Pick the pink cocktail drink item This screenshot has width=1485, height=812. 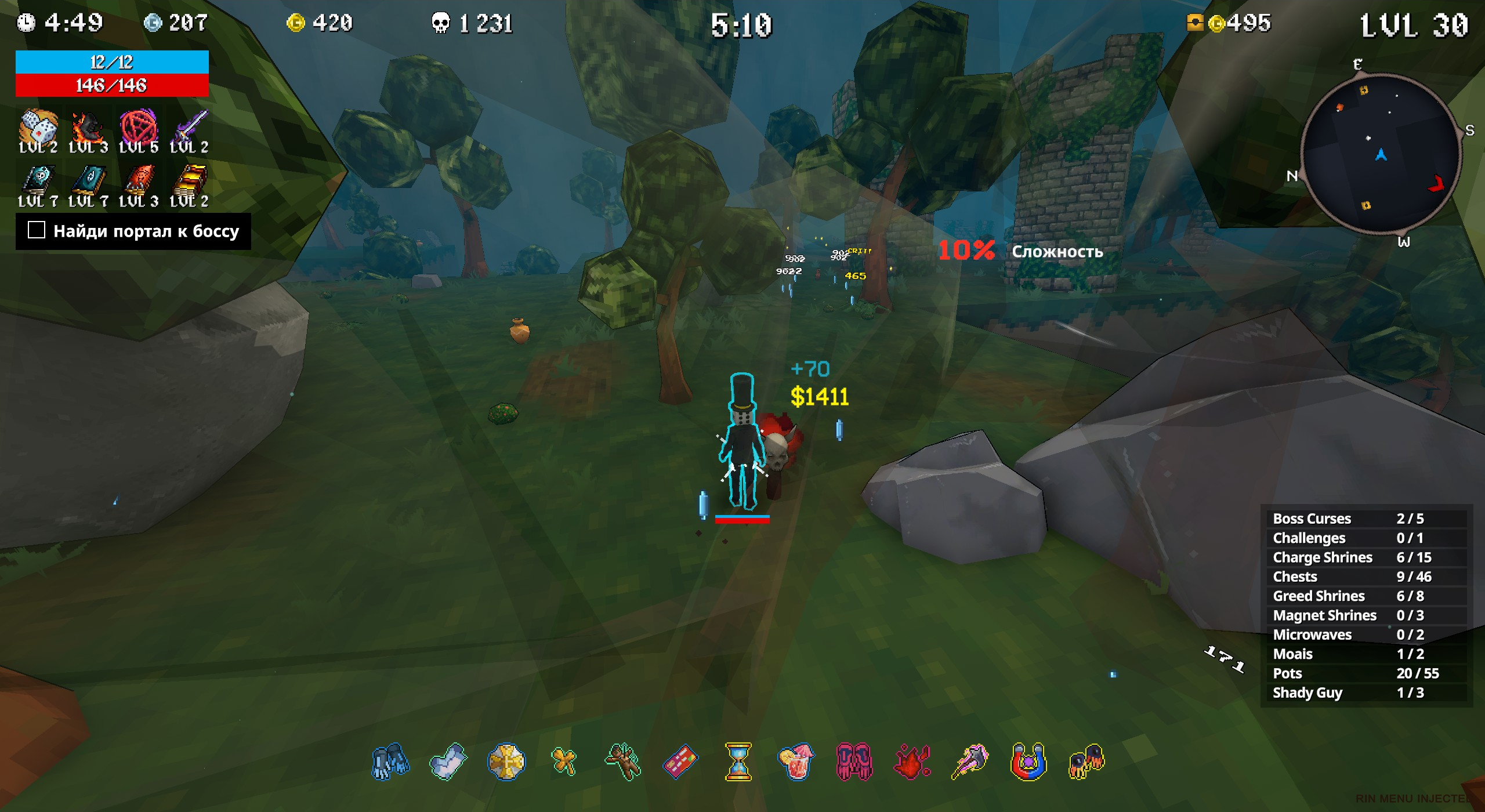click(x=796, y=761)
